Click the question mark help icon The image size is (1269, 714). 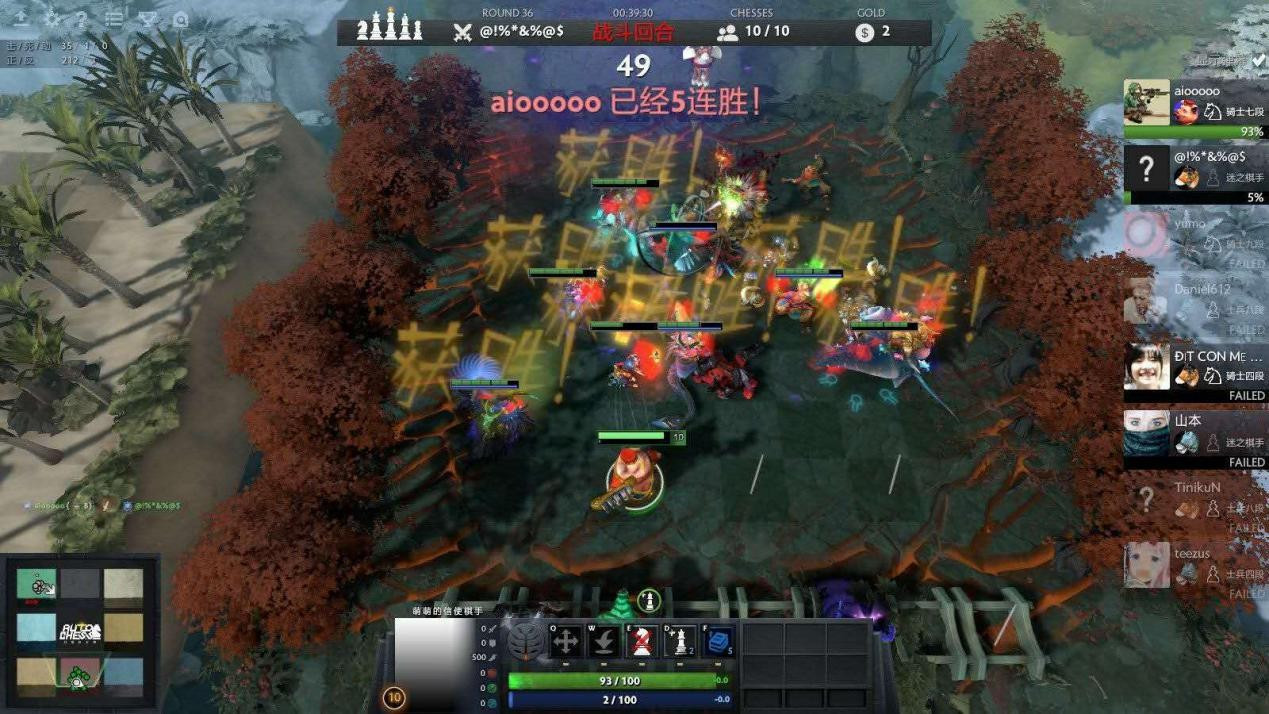[x=82, y=19]
